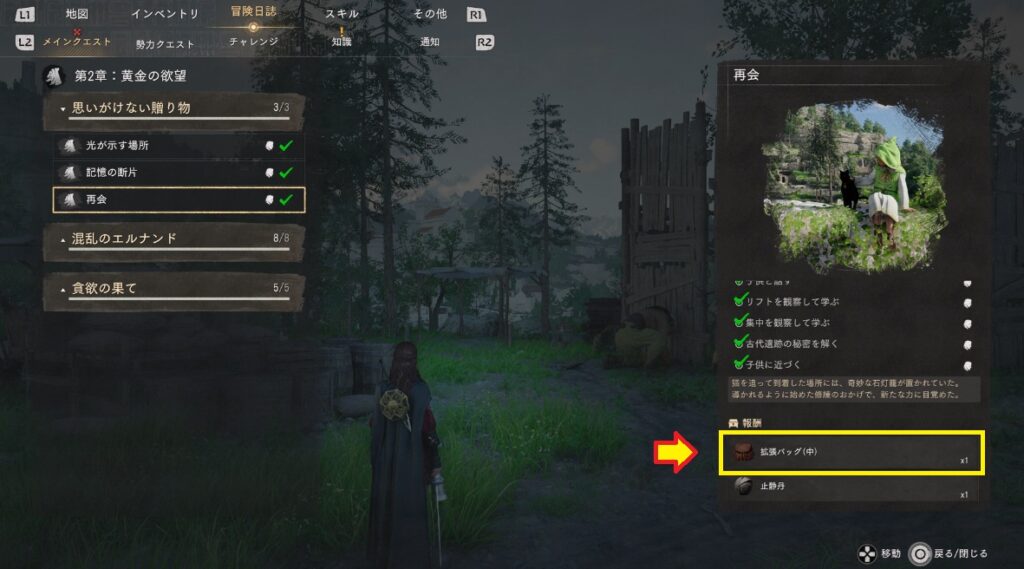
Task: Select the 止静丹 reward item
Action: pyautogui.click(x=851, y=487)
